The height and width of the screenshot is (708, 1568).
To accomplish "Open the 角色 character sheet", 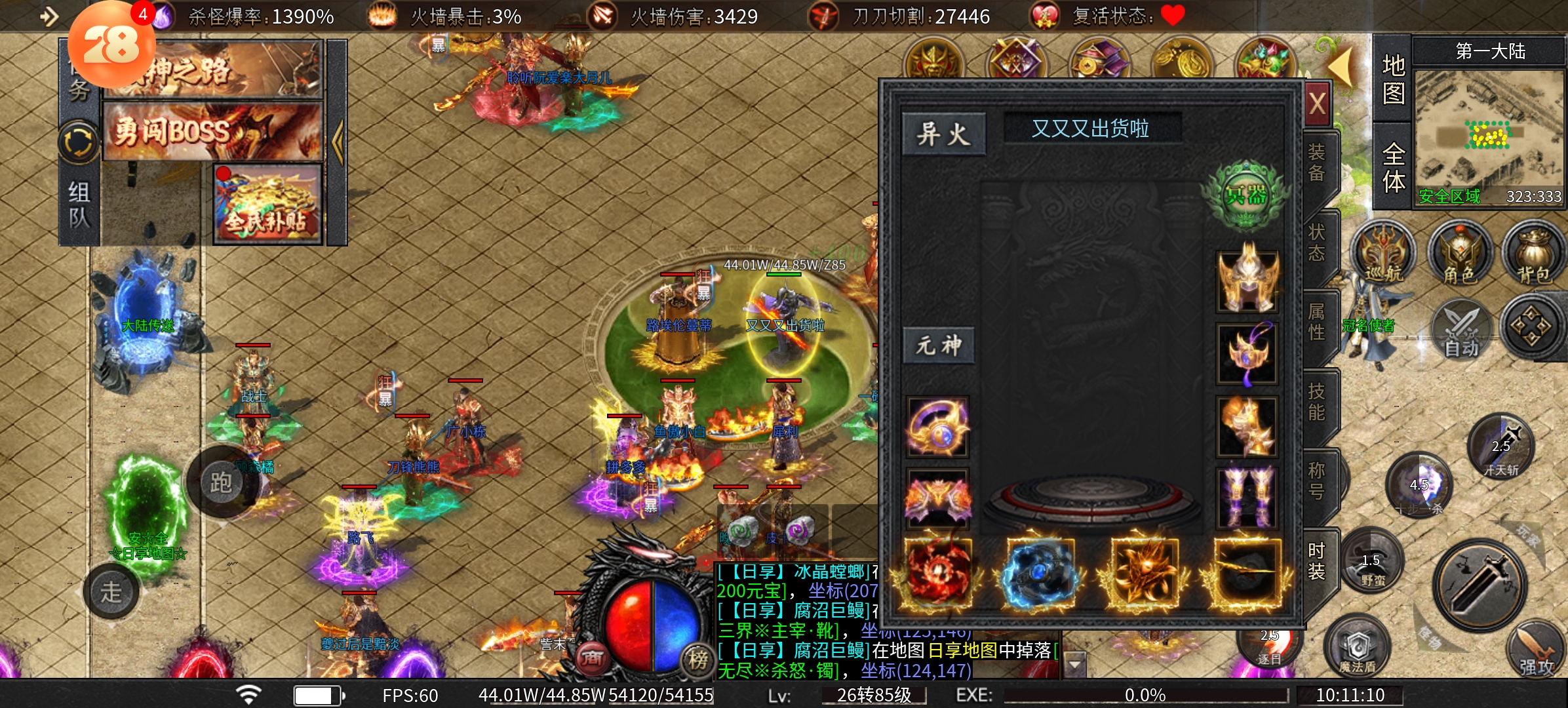I will click(x=1459, y=256).
